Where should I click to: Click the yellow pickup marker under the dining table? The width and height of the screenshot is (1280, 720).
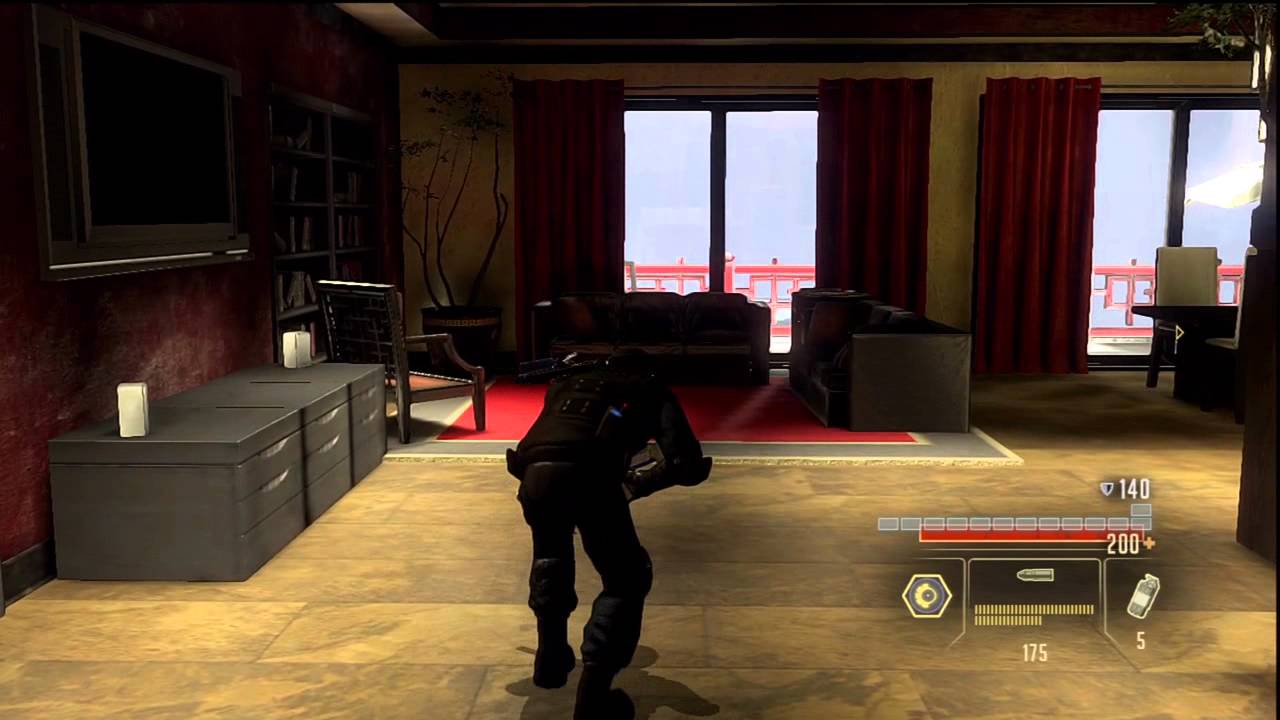click(1178, 333)
